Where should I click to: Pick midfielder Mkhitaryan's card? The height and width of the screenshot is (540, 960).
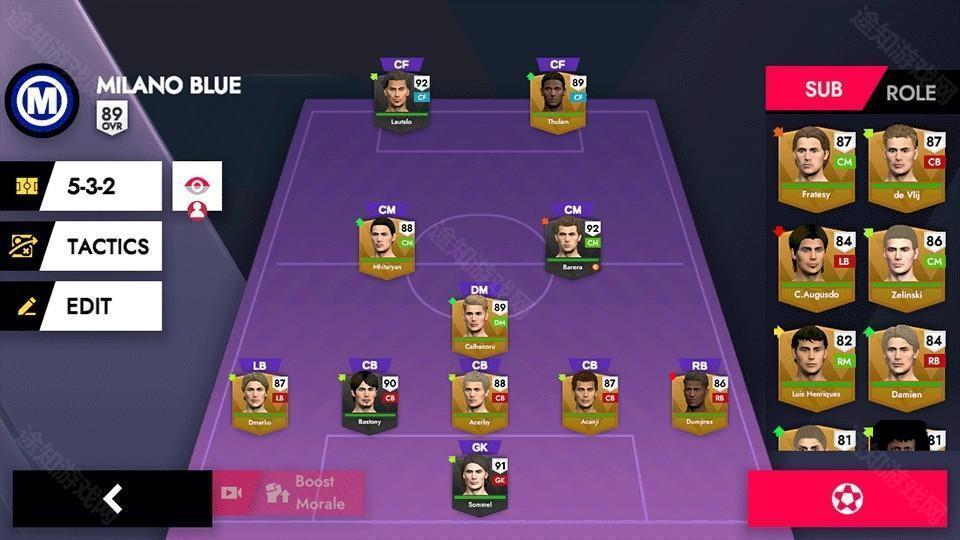[x=386, y=248]
